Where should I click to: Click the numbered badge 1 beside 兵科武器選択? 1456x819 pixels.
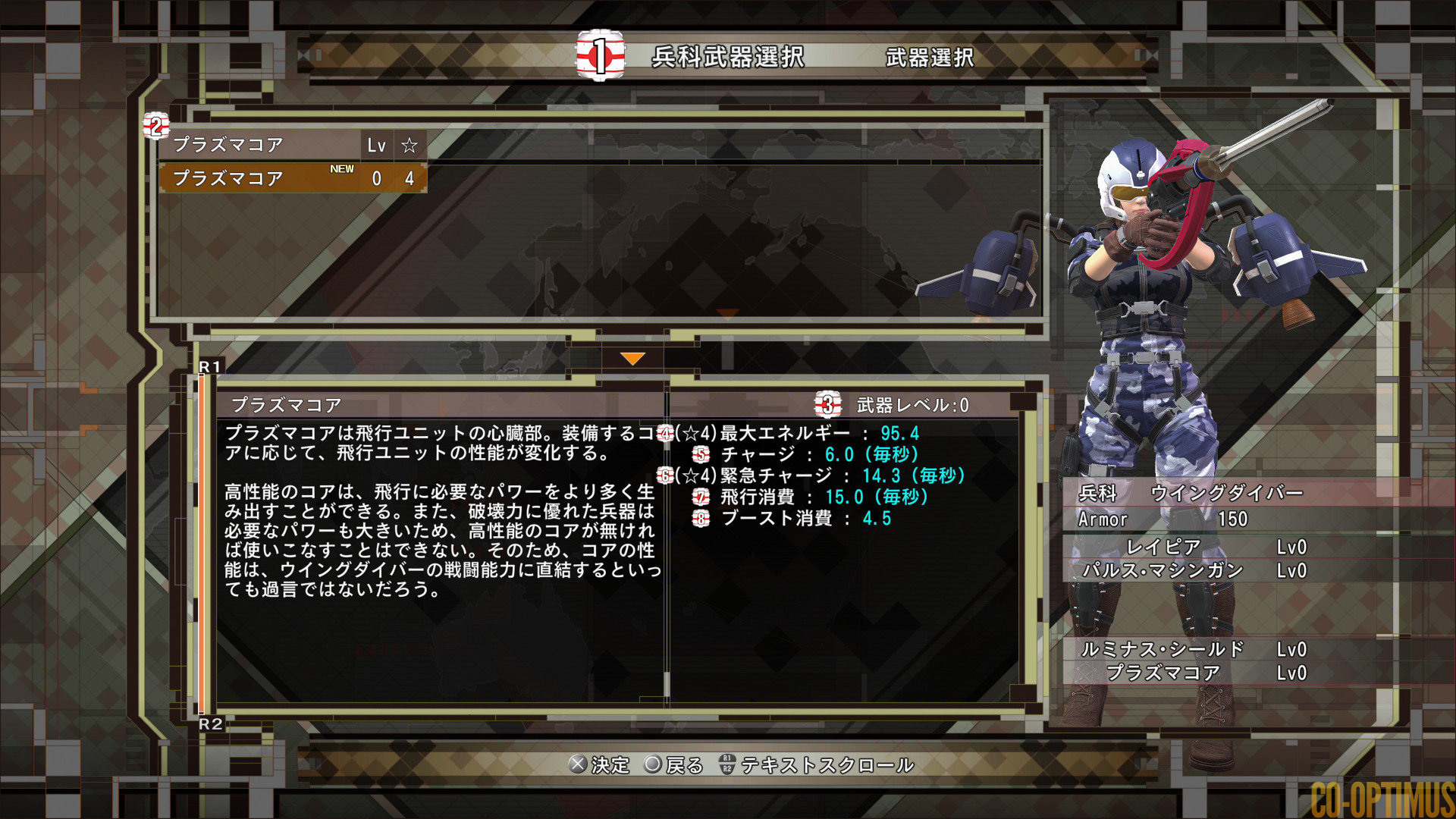598,55
